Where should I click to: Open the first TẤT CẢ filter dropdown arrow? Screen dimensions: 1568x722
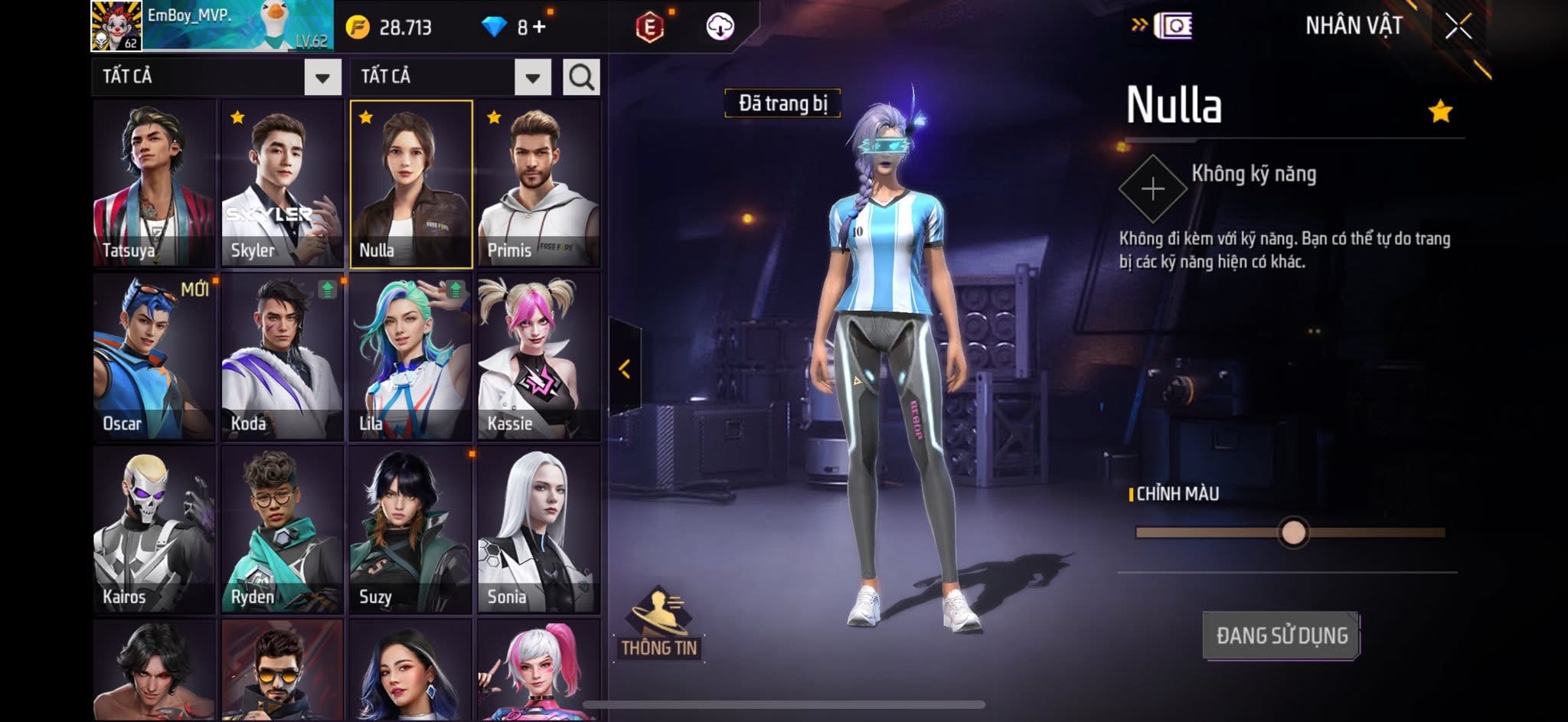click(x=322, y=77)
